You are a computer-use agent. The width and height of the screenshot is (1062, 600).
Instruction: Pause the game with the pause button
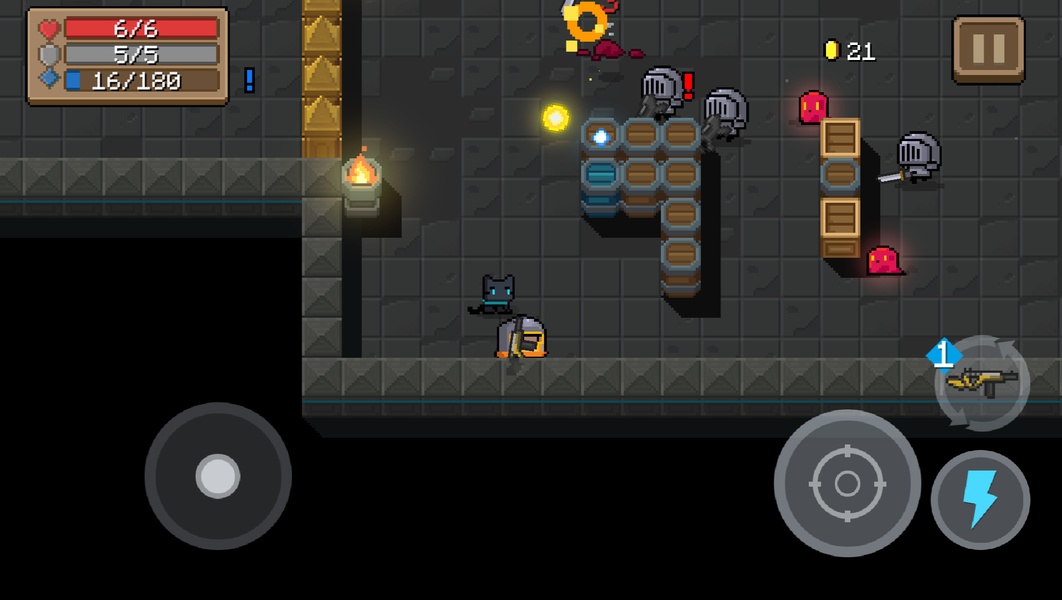click(988, 49)
